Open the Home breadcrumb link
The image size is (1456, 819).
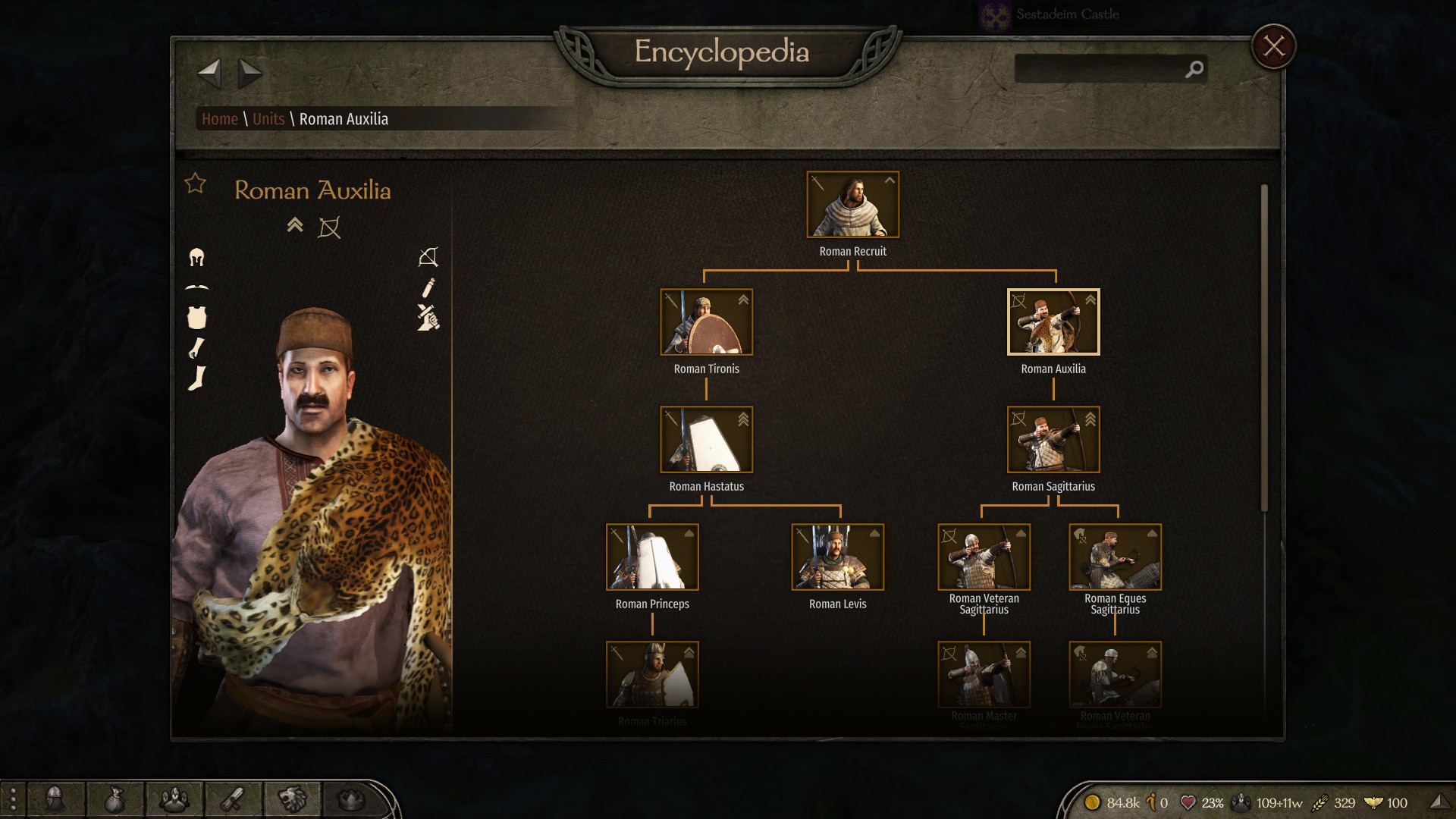(220, 119)
